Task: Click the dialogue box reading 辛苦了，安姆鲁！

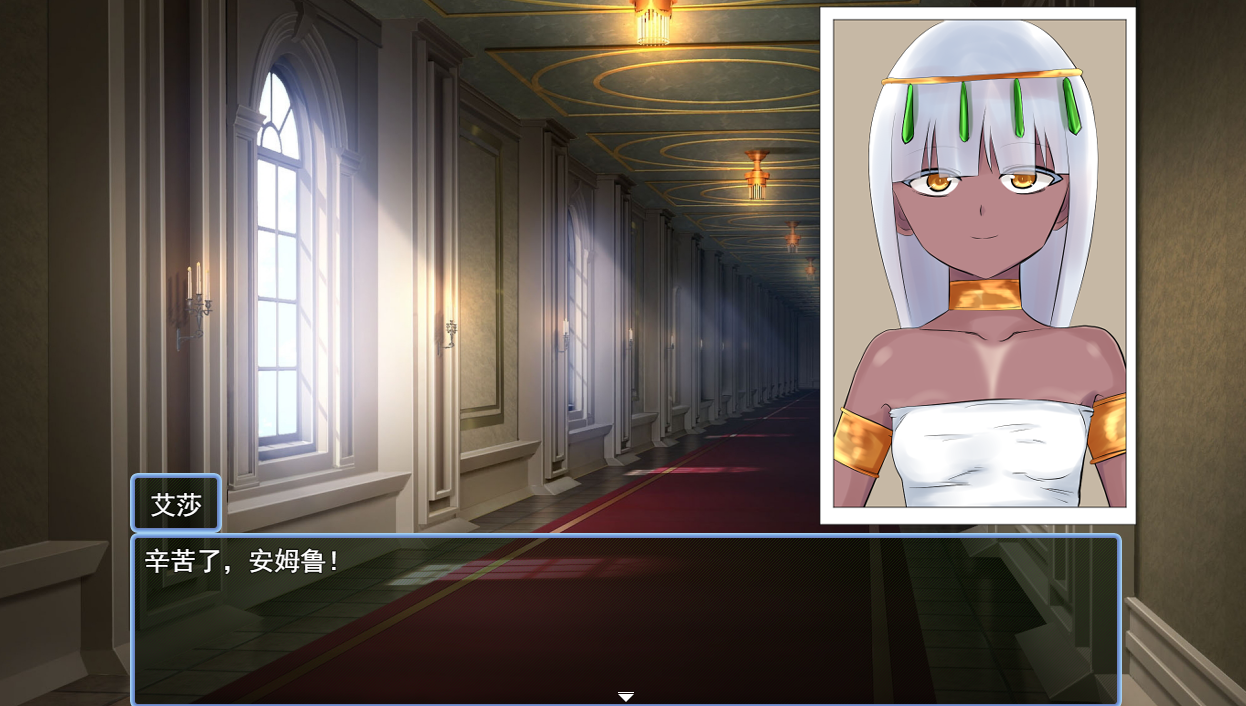Action: coord(626,618)
